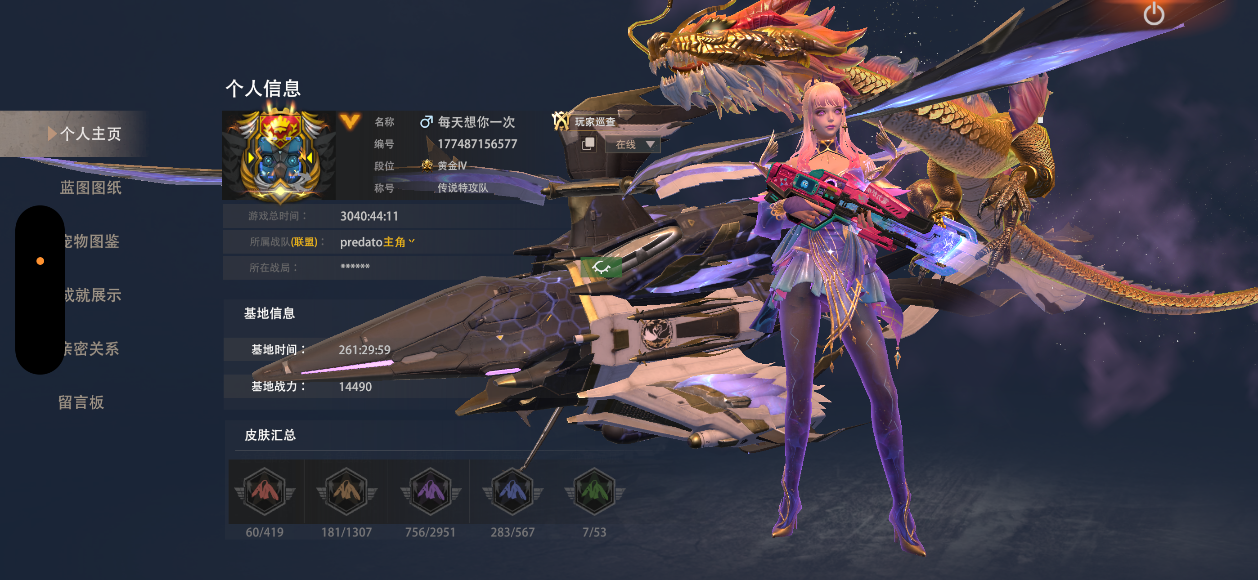Switch to the 蓝图图纸 blueprint tab
Image resolution: width=1258 pixels, height=580 pixels.
click(90, 188)
